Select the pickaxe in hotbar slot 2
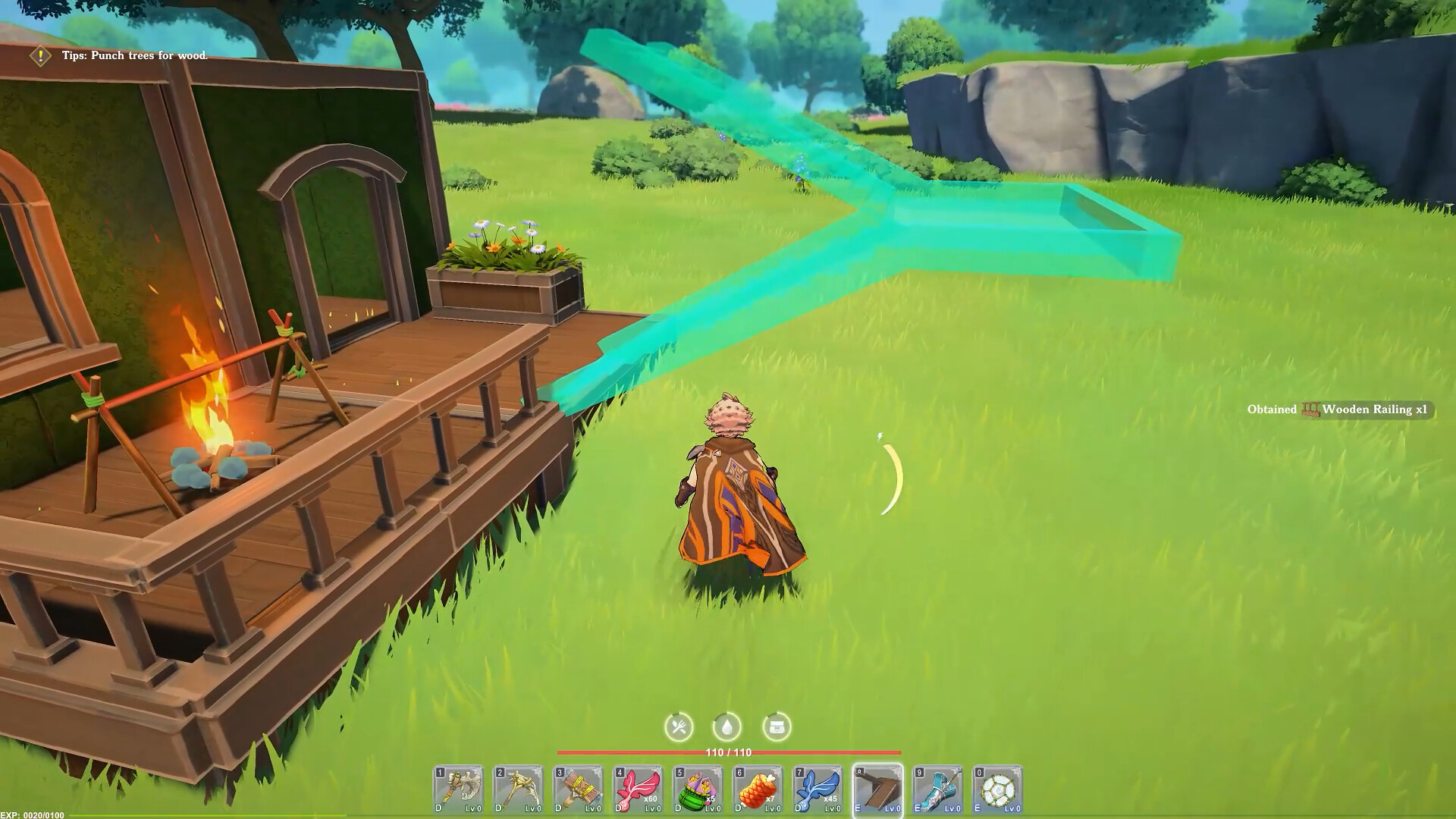 [x=519, y=789]
